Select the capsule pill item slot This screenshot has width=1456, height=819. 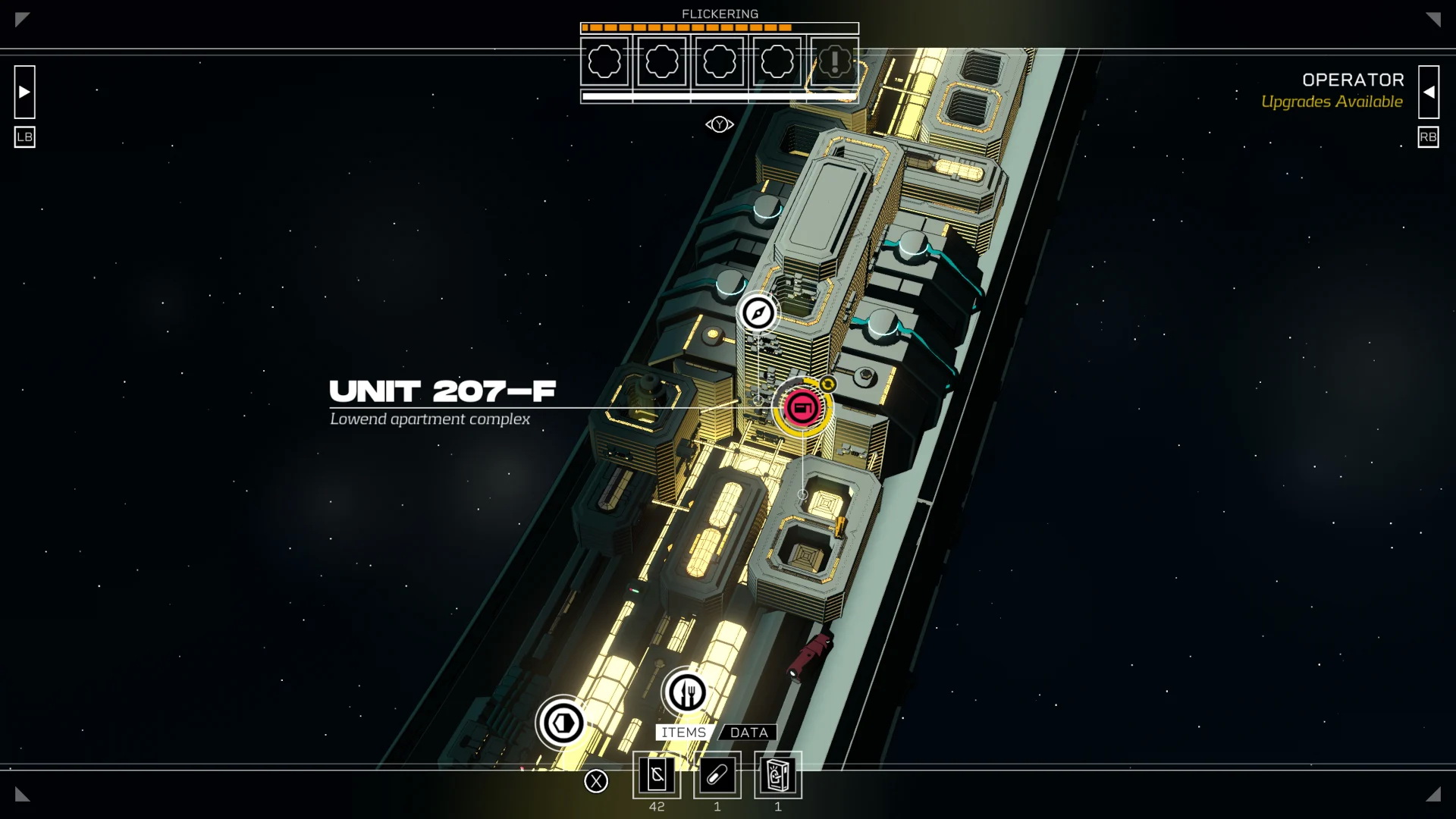[x=717, y=775]
